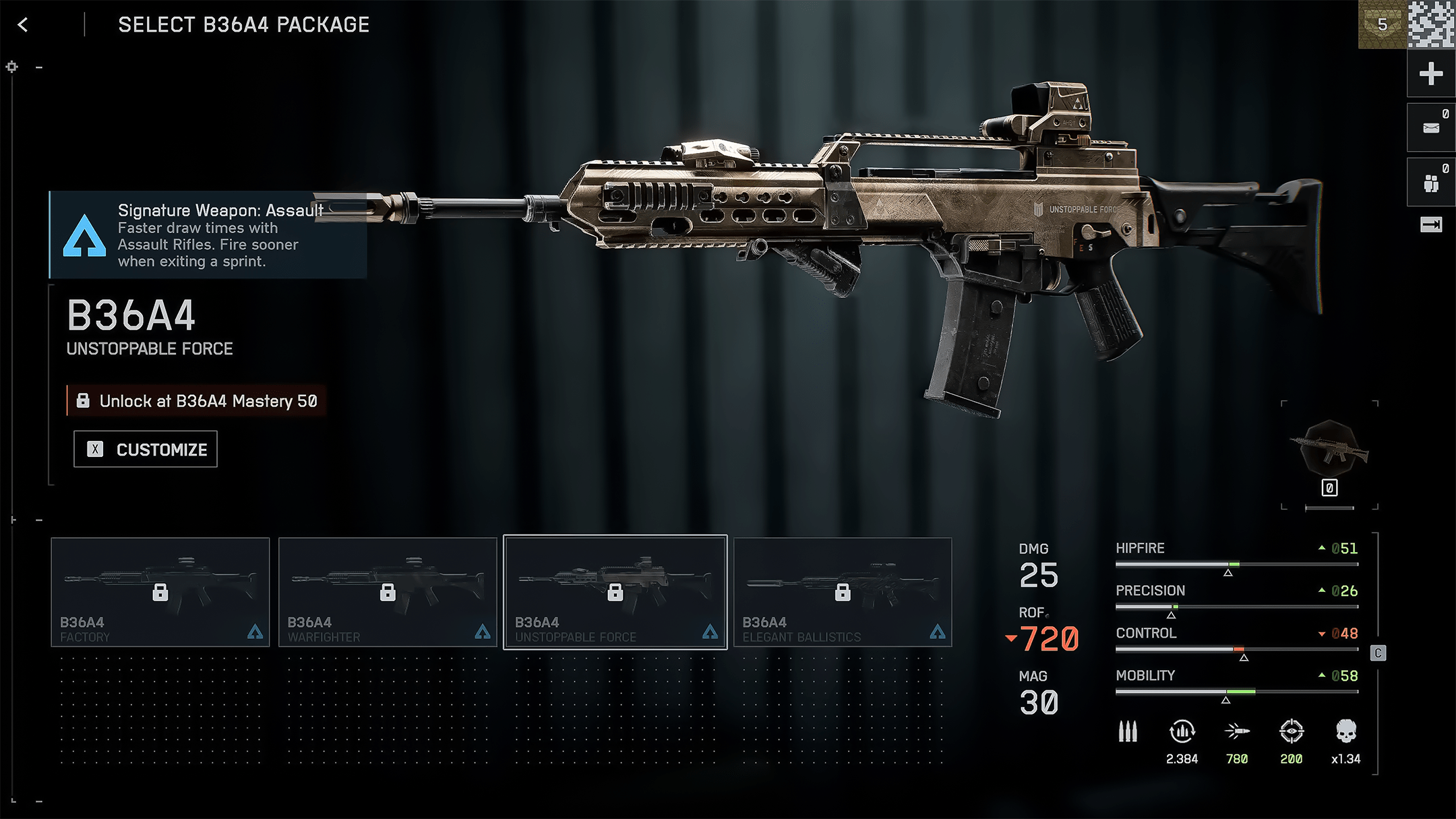1456x819 pixels.
Task: Open the settings gear in the top-left corner
Action: click(x=11, y=67)
